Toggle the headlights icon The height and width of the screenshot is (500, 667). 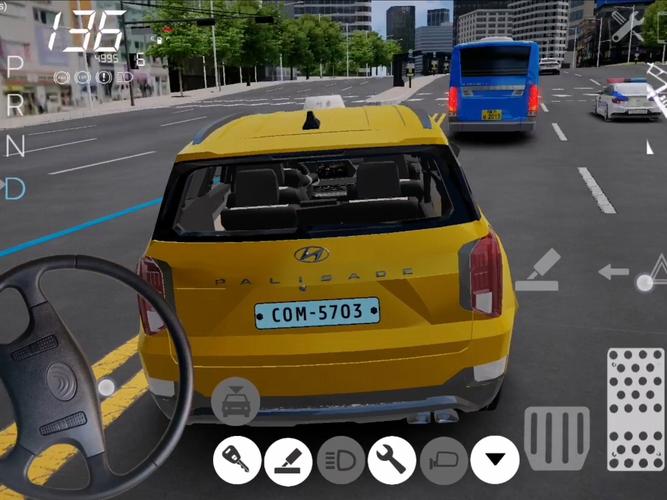[341, 460]
